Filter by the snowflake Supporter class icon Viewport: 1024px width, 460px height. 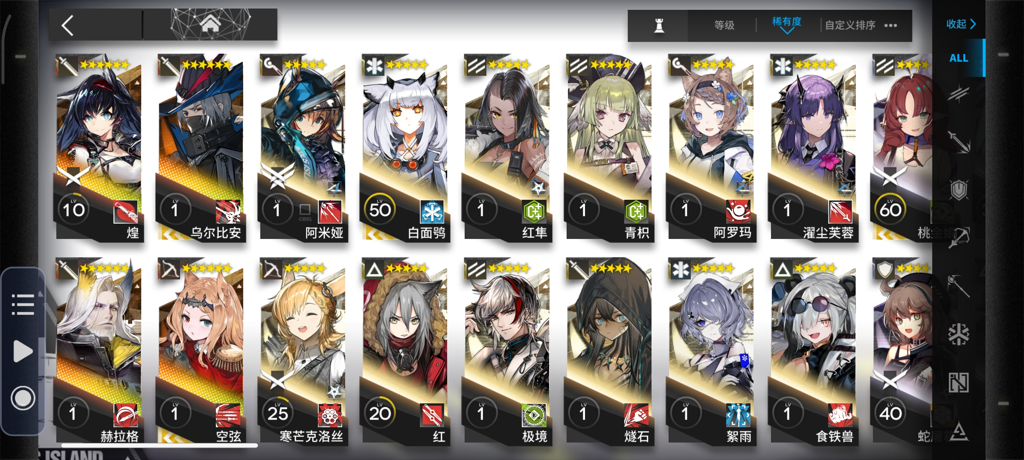pos(958,334)
